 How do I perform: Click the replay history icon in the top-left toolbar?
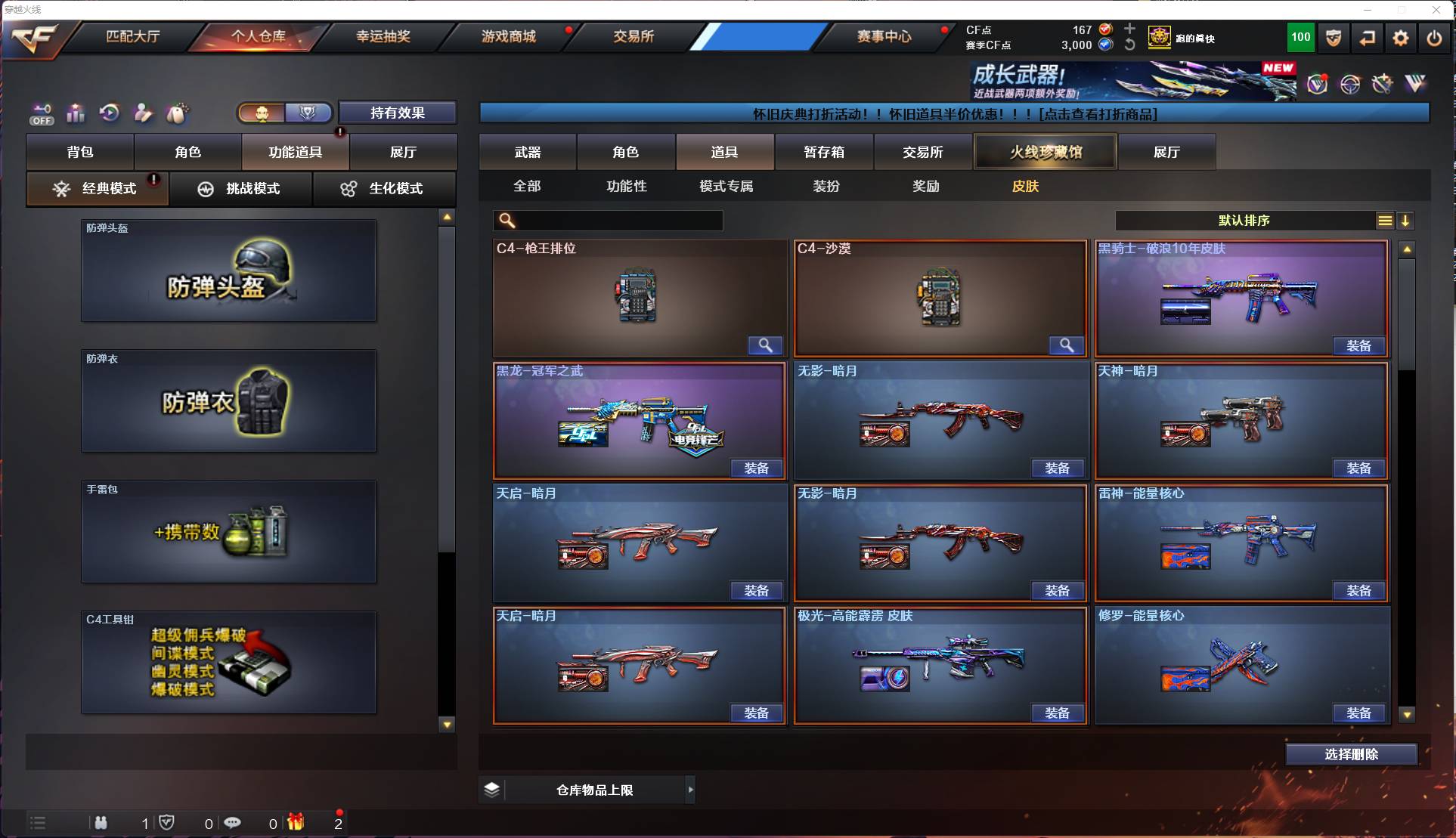click(109, 113)
